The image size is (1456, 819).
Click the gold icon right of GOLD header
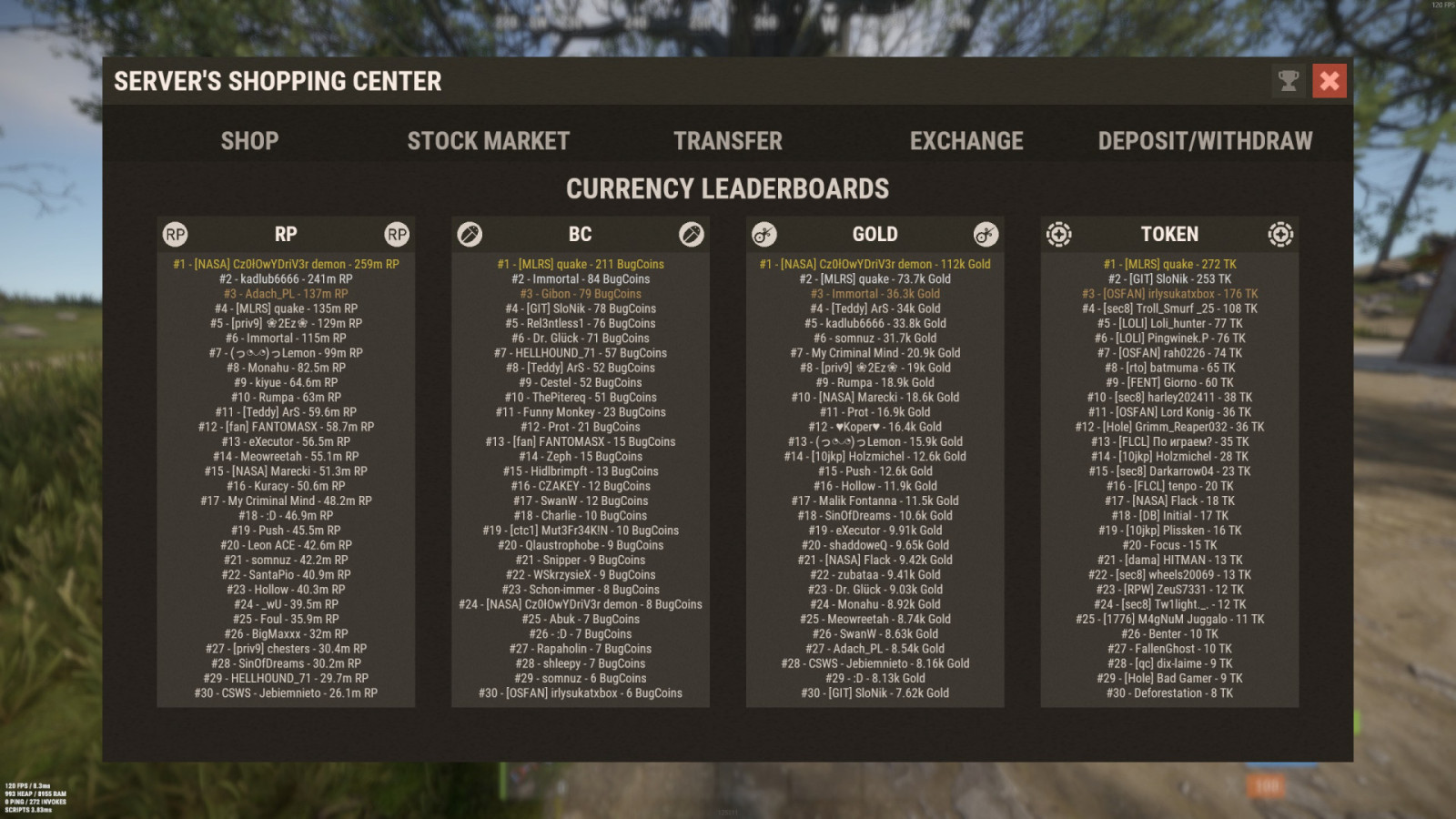(984, 234)
